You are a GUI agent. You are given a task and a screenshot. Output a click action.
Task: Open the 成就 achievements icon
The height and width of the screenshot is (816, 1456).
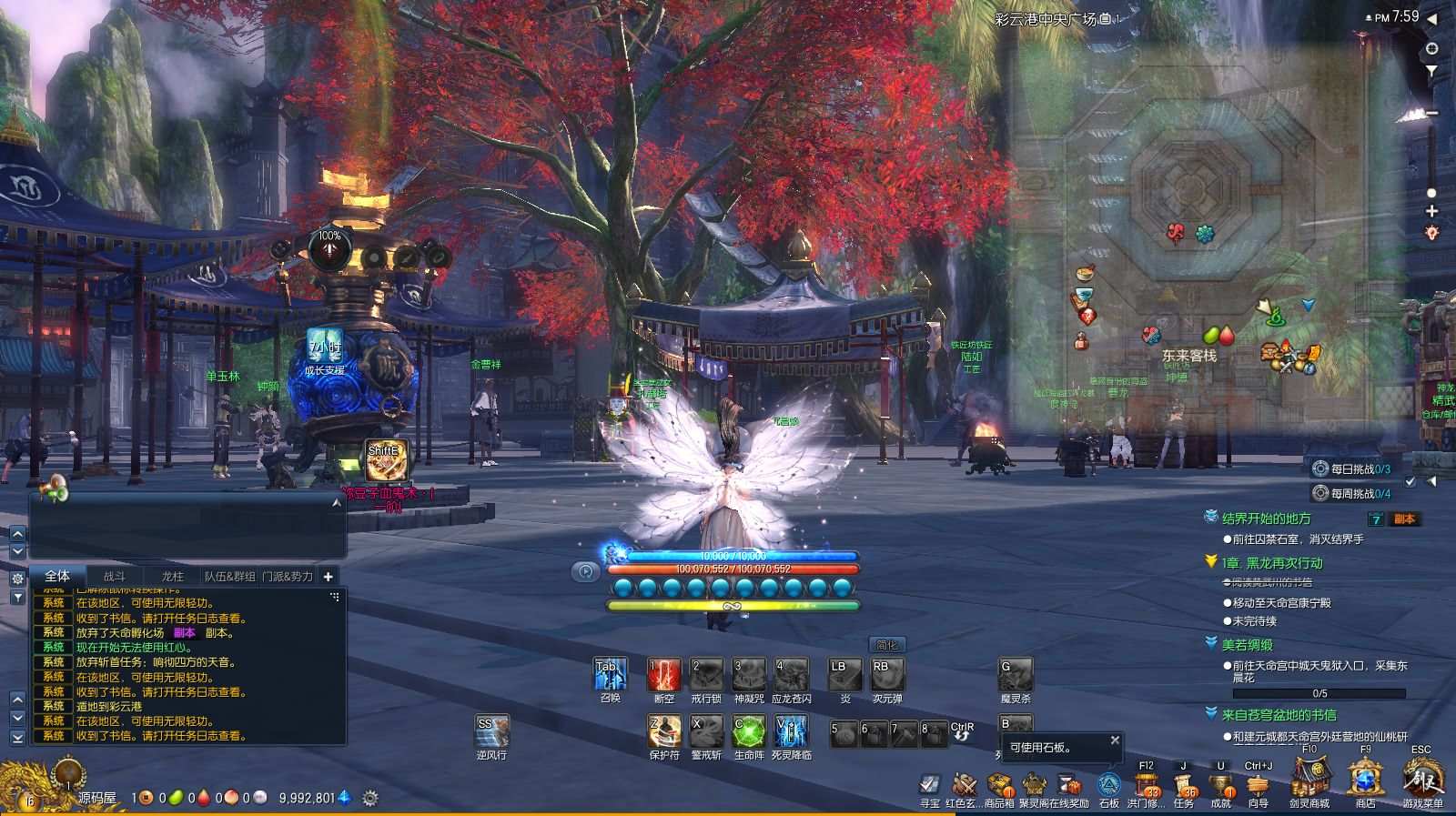[x=1221, y=782]
